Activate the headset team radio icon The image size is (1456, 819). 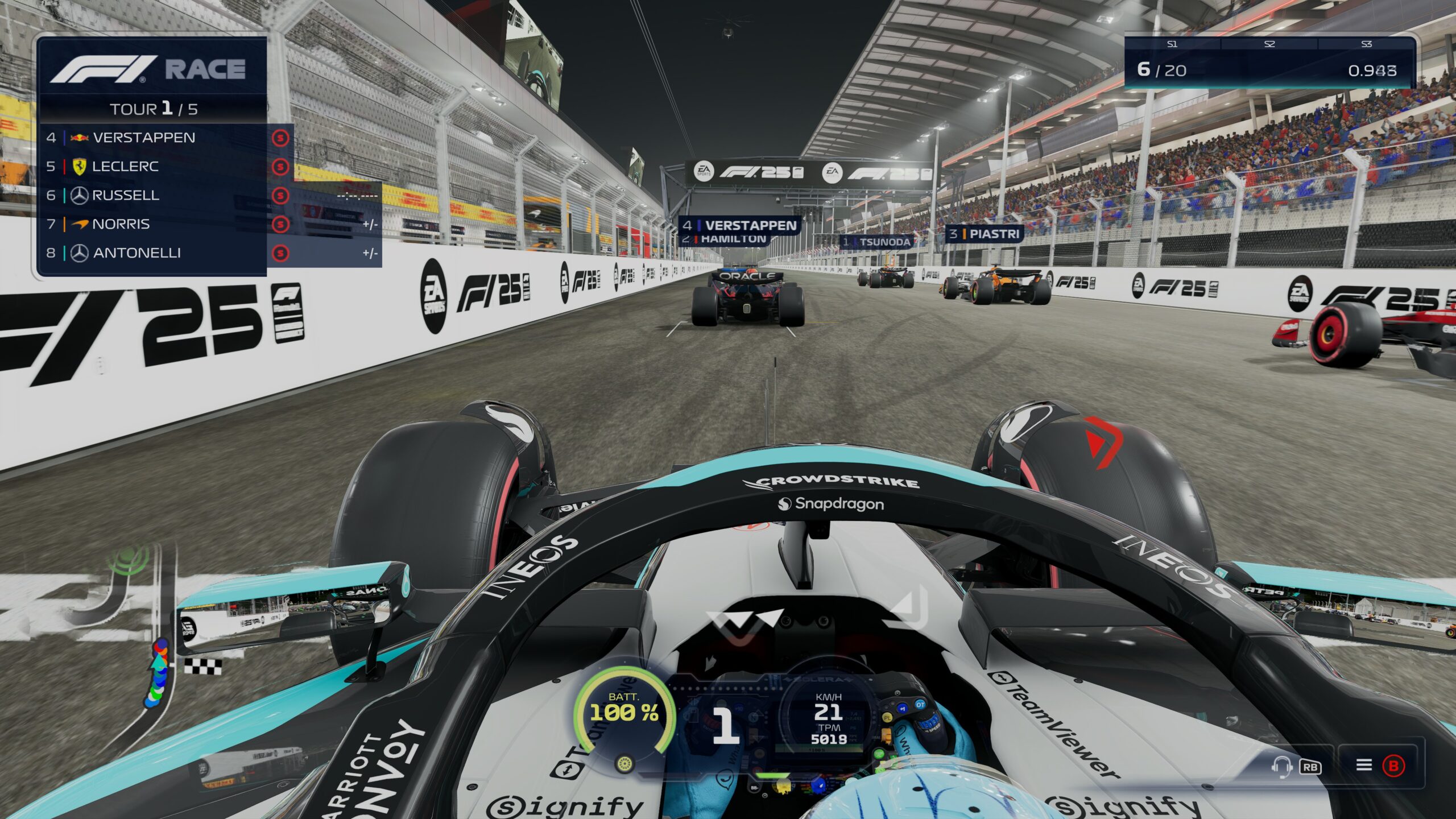(1281, 766)
